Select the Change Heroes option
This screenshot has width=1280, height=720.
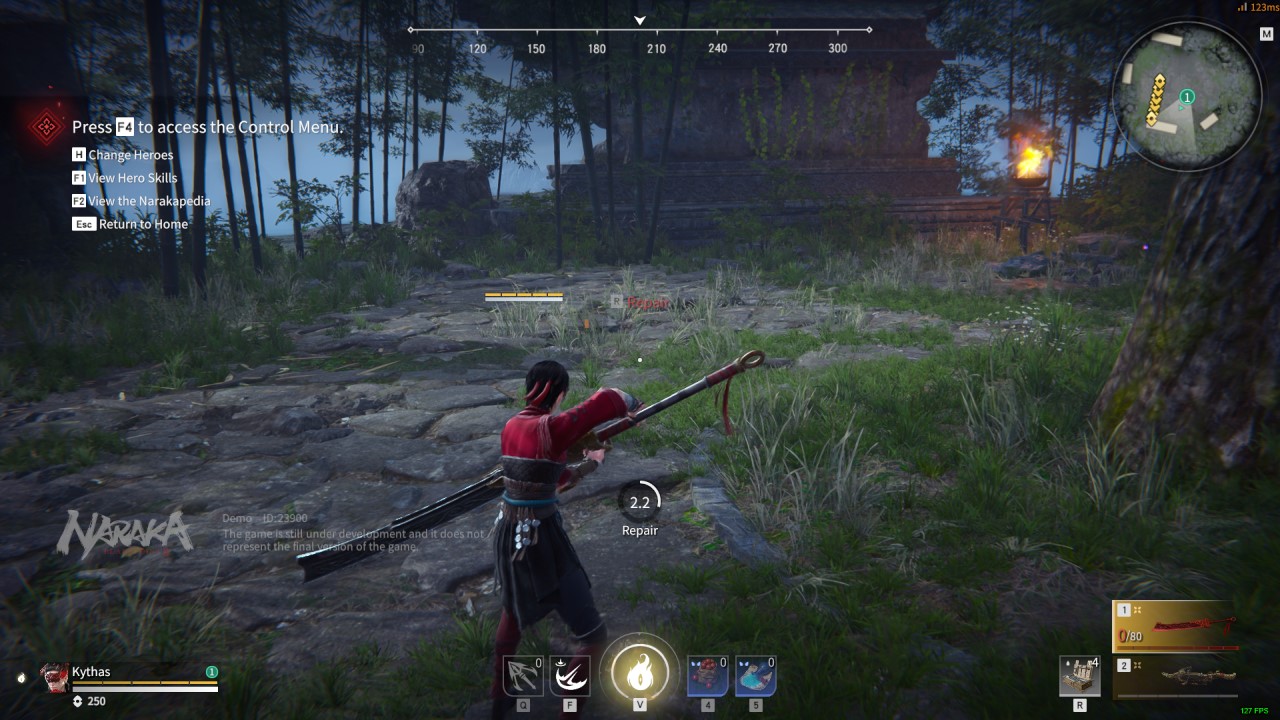[130, 155]
